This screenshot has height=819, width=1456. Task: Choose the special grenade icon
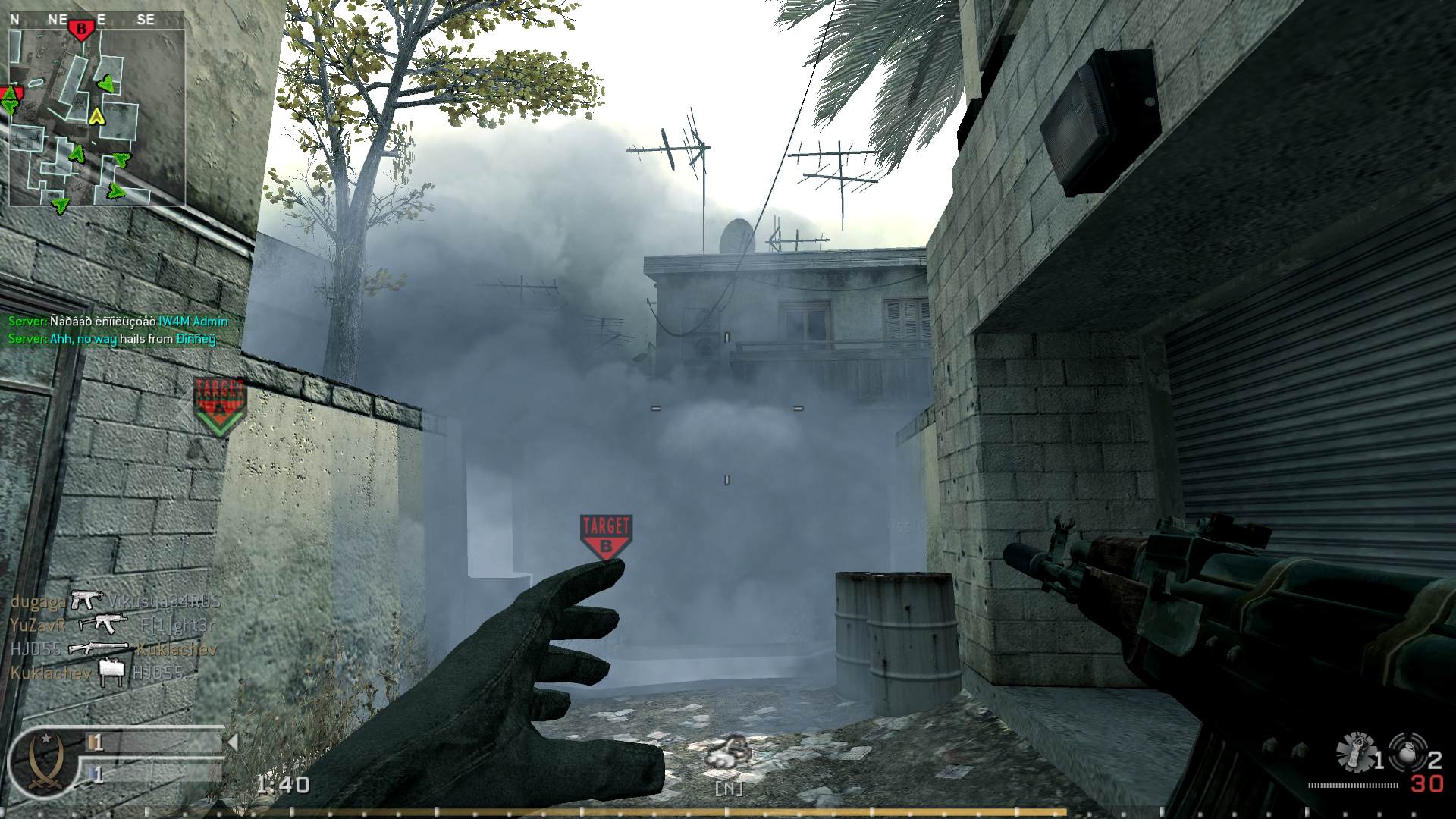(1356, 751)
